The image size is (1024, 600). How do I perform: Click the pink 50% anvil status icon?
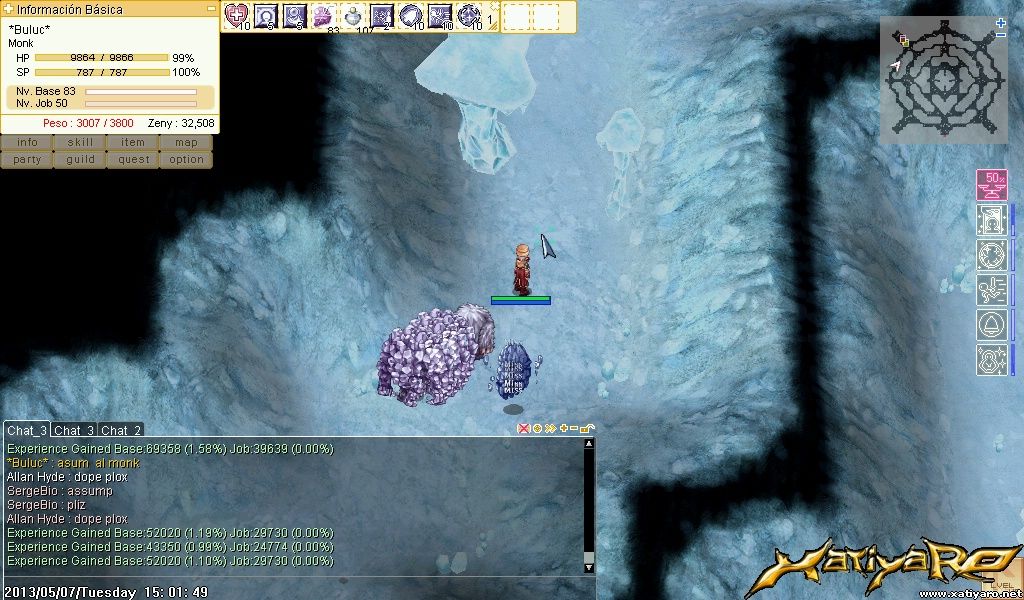pos(992,185)
